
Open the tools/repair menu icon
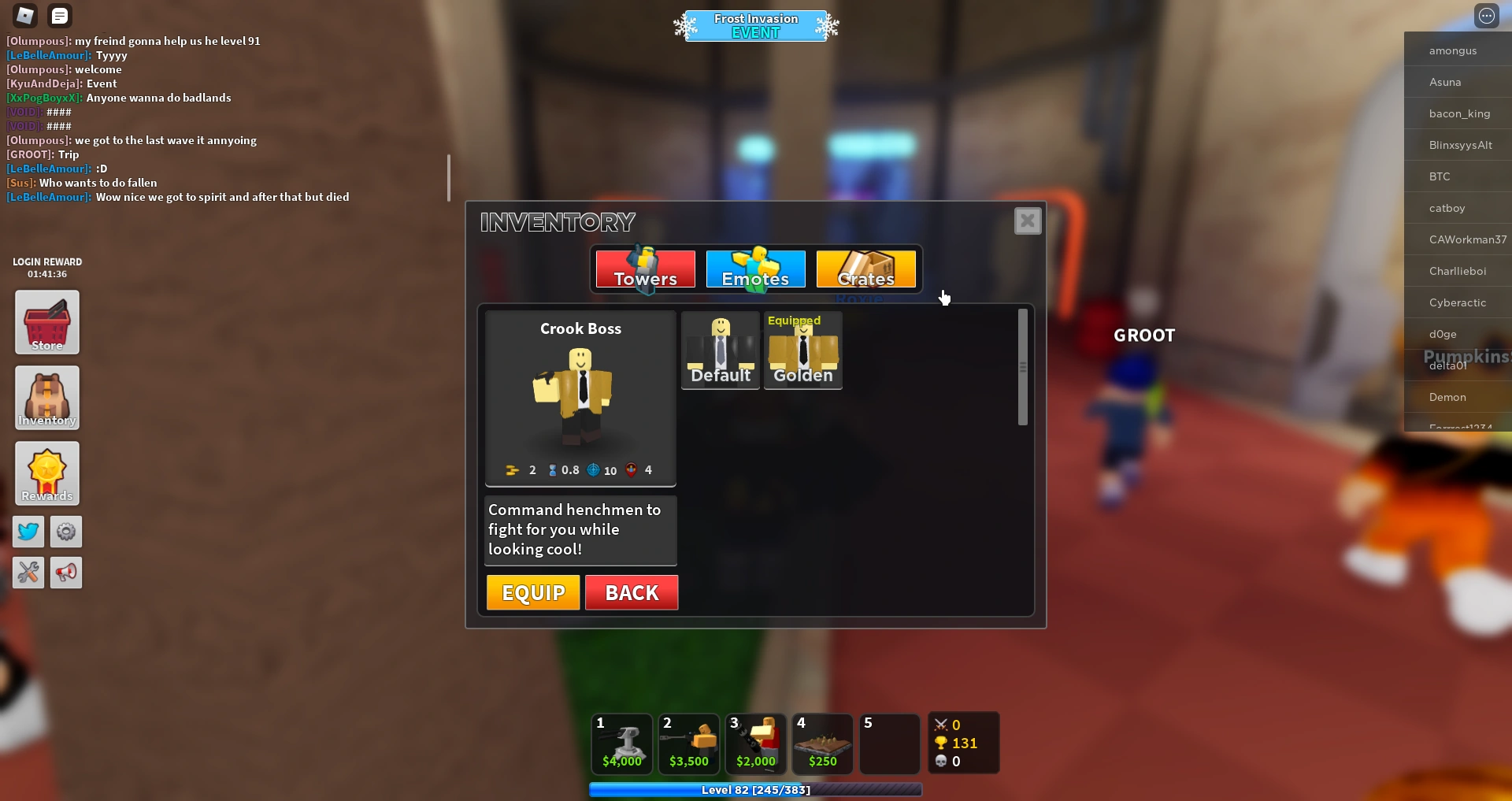click(x=28, y=573)
